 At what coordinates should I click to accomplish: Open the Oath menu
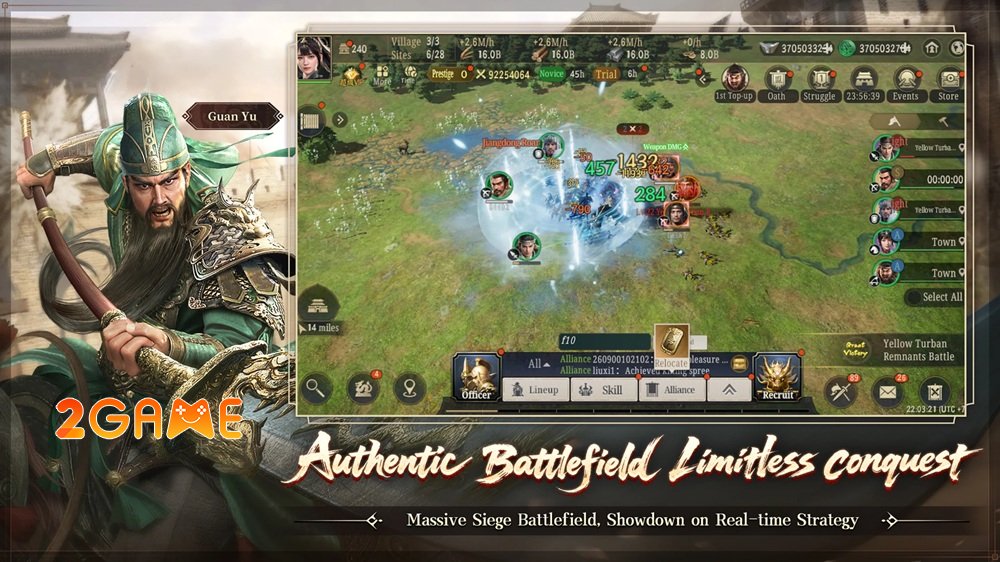pos(777,81)
